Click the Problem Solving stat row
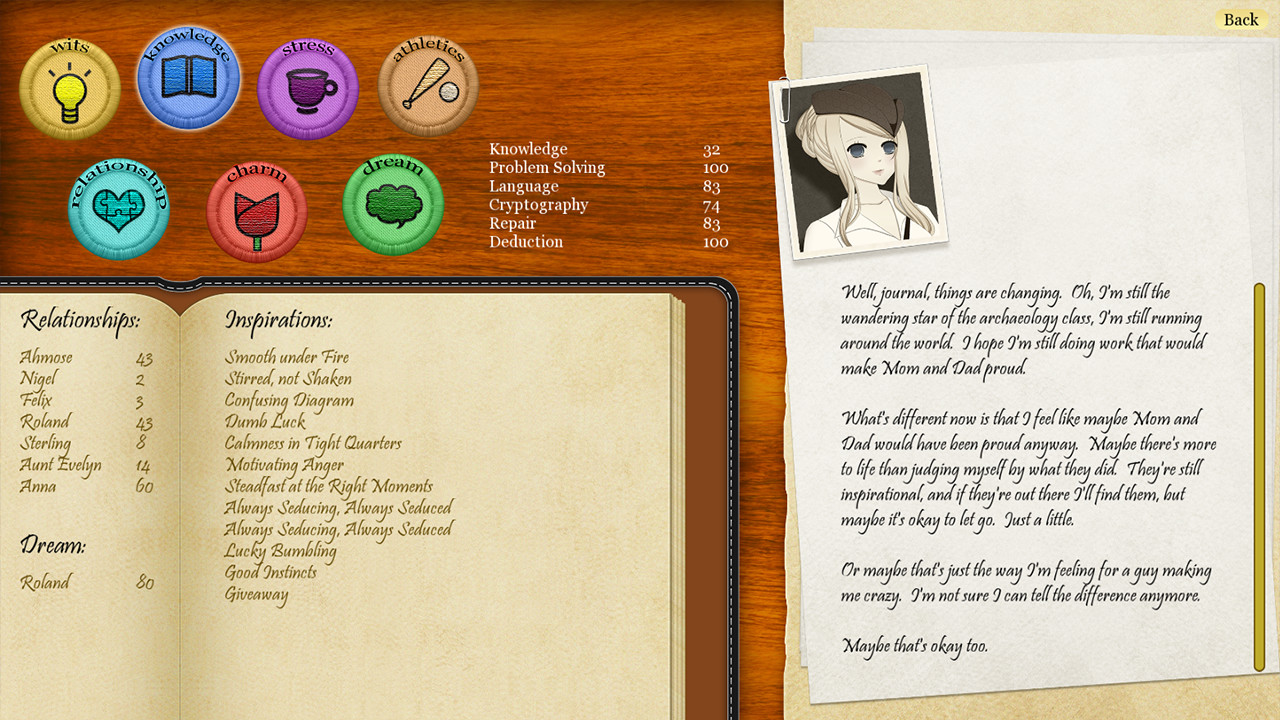This screenshot has width=1280, height=720. [x=546, y=167]
